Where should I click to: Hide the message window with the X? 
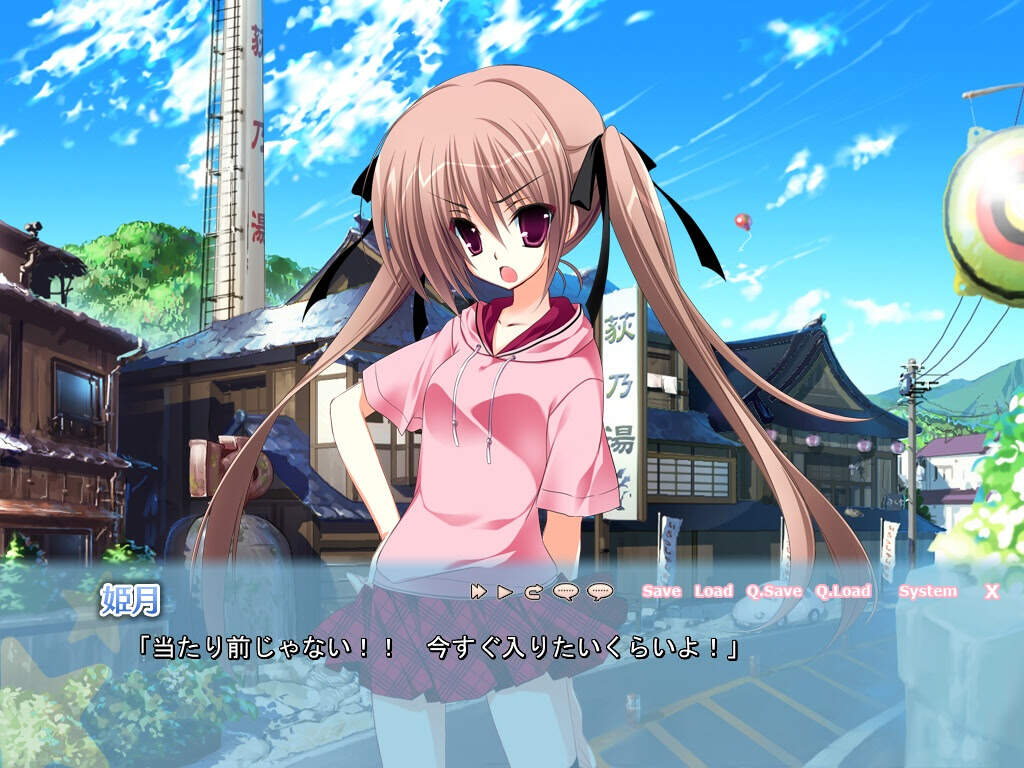coord(991,591)
